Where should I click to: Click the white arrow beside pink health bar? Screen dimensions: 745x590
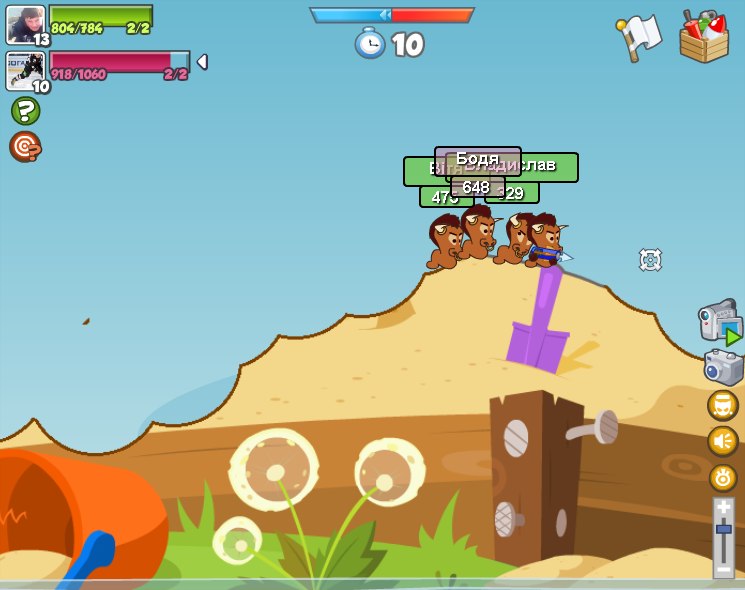(x=202, y=62)
